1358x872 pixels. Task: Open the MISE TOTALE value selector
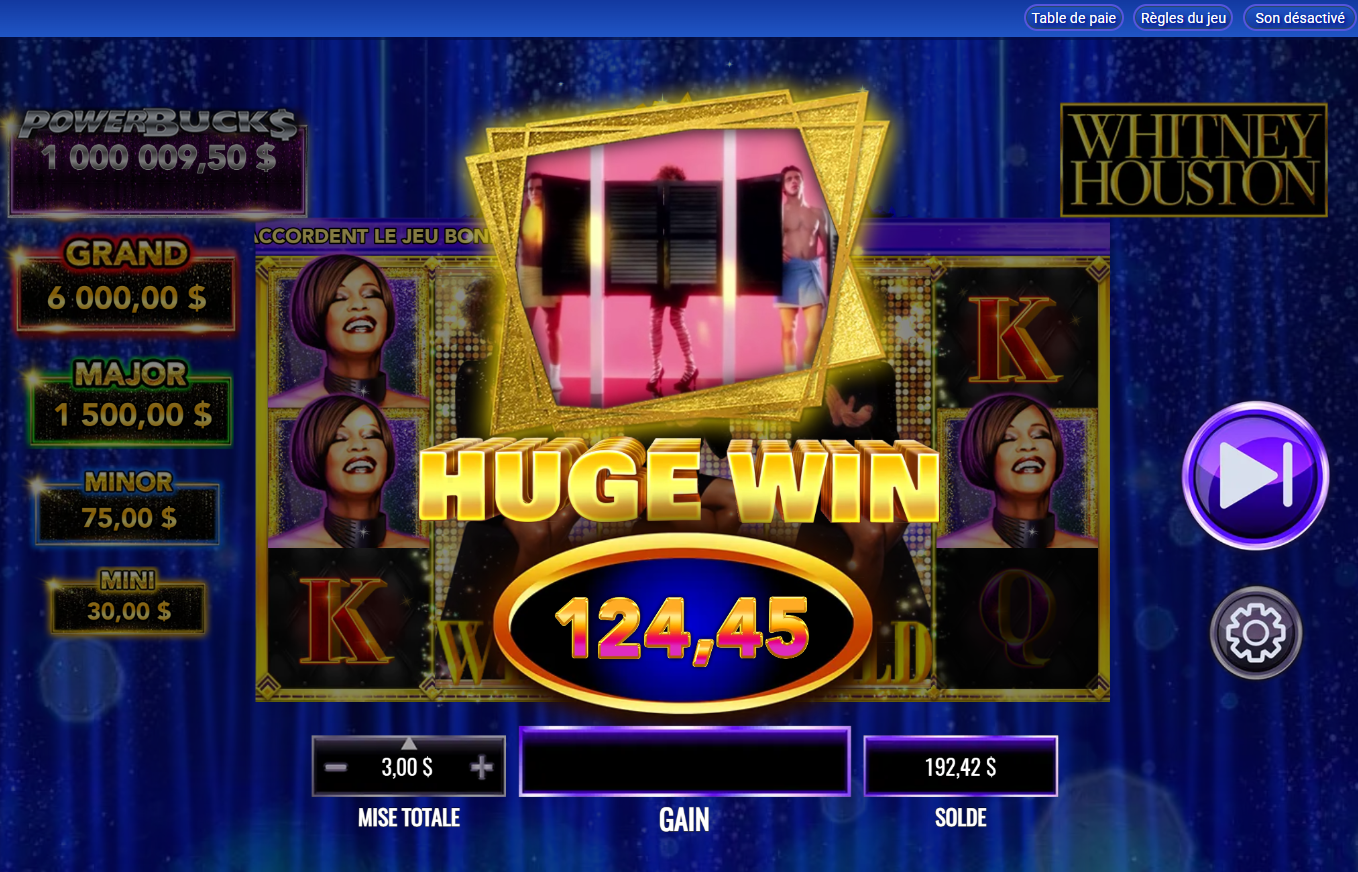click(408, 766)
